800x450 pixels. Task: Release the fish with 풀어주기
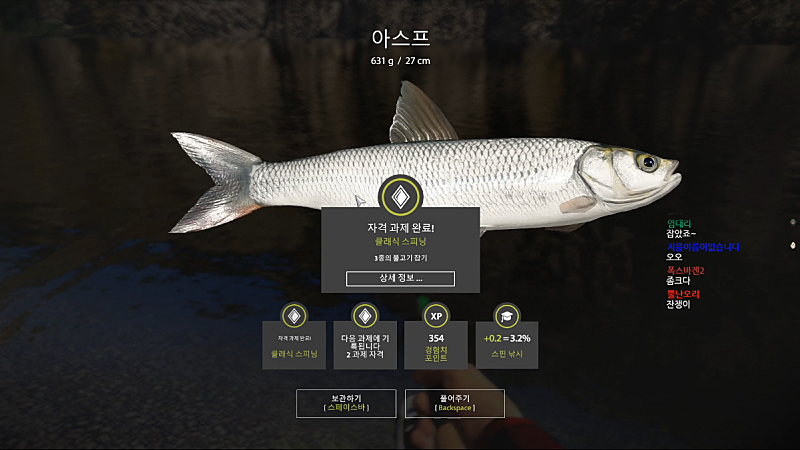(454, 403)
